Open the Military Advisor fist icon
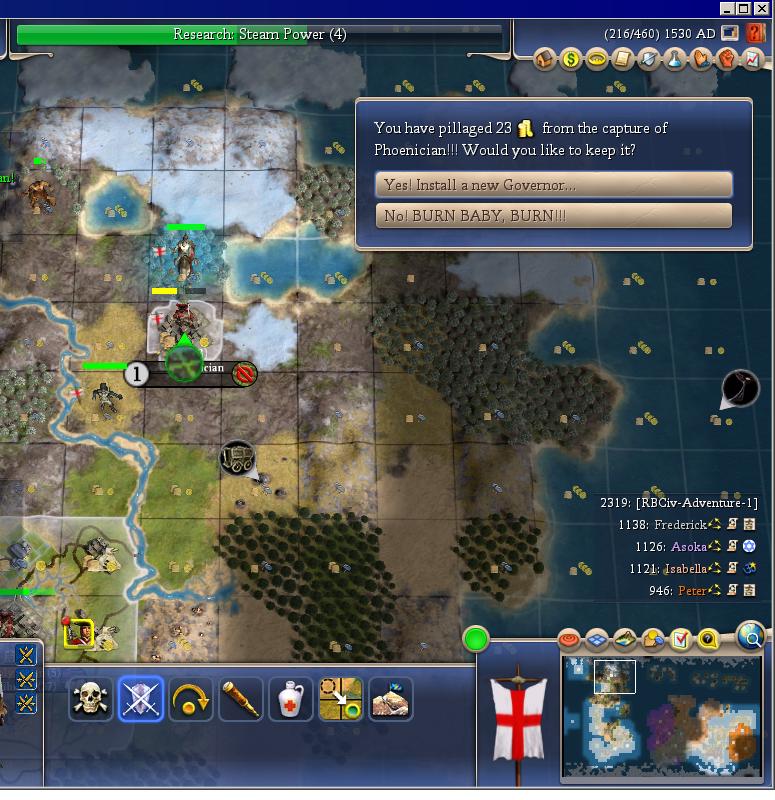 tap(727, 59)
